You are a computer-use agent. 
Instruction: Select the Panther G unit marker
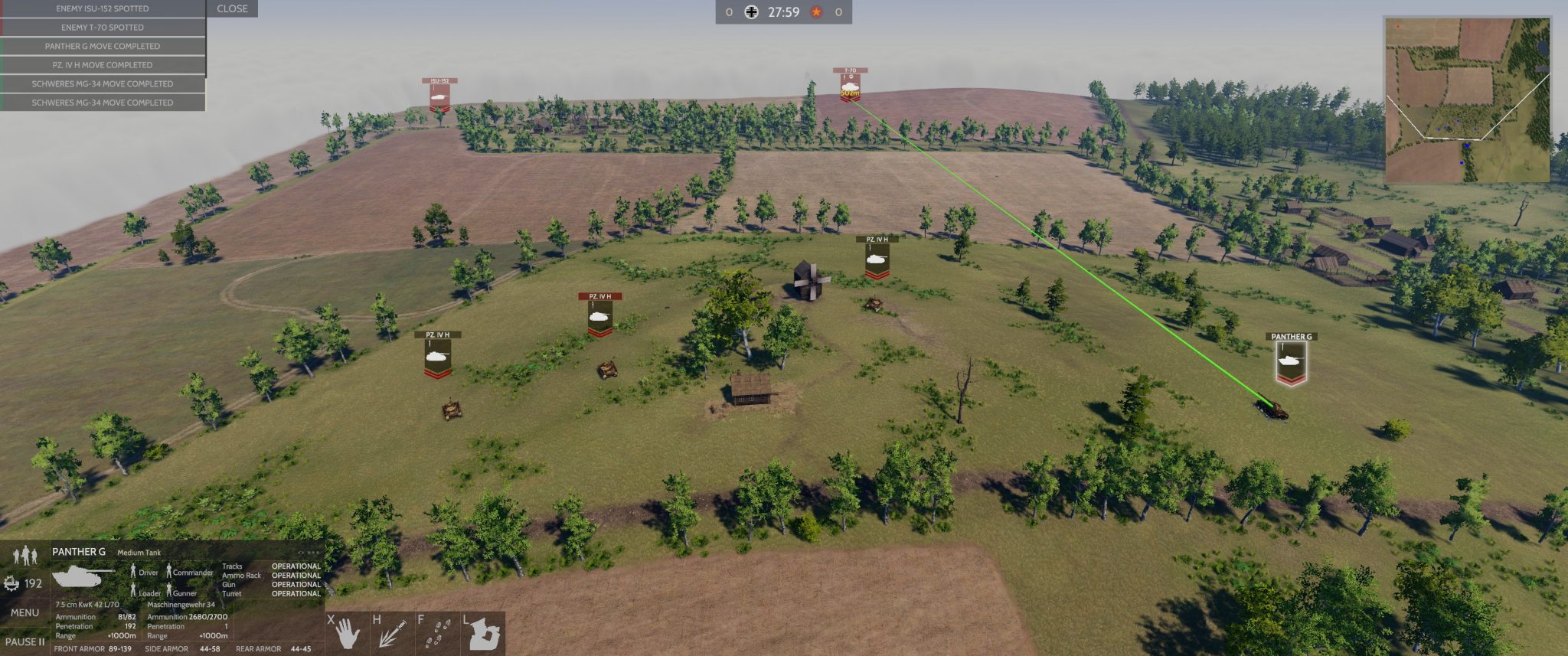1291,360
